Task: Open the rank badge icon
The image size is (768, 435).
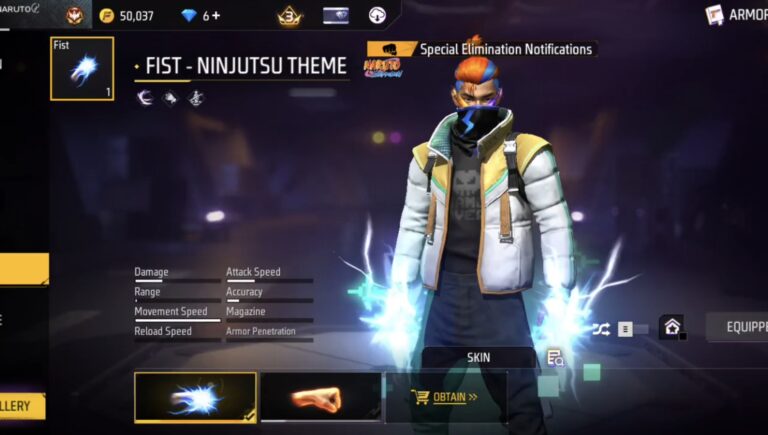Action: (x=289, y=15)
